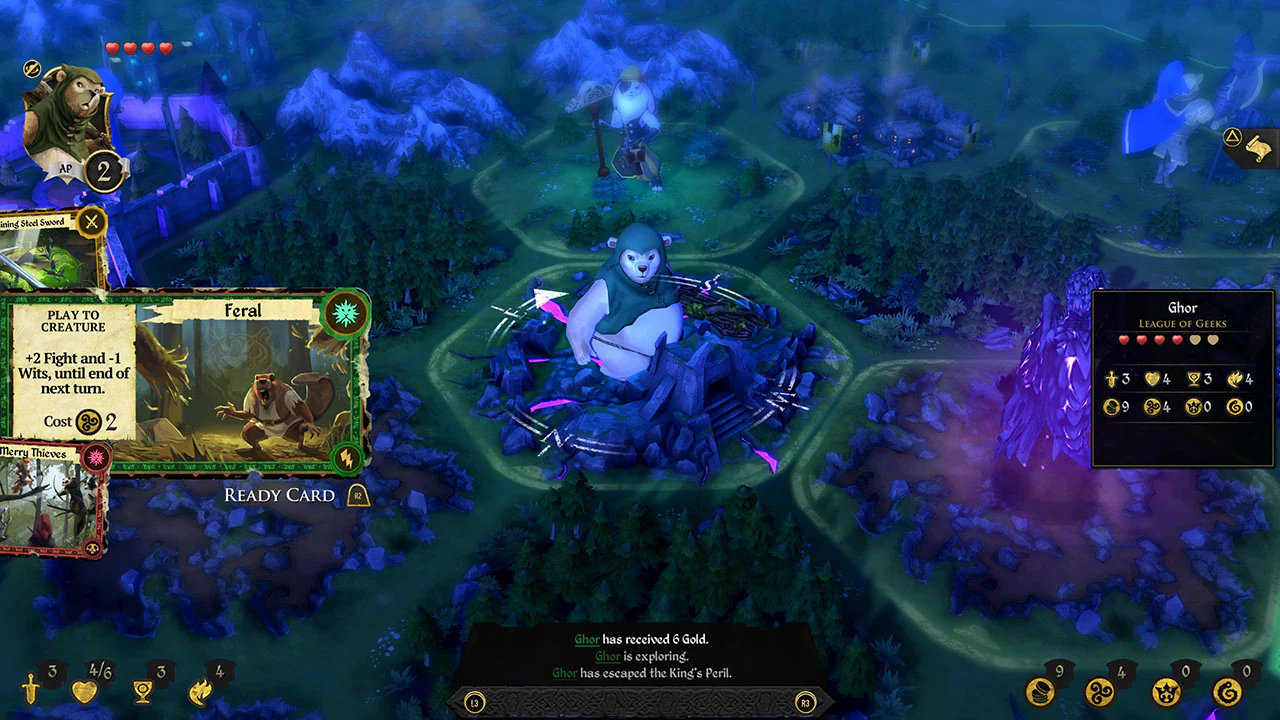Open the quest hand icon in the top-right corner
Viewport: 1280px width, 720px height.
pyautogui.click(x=1259, y=147)
